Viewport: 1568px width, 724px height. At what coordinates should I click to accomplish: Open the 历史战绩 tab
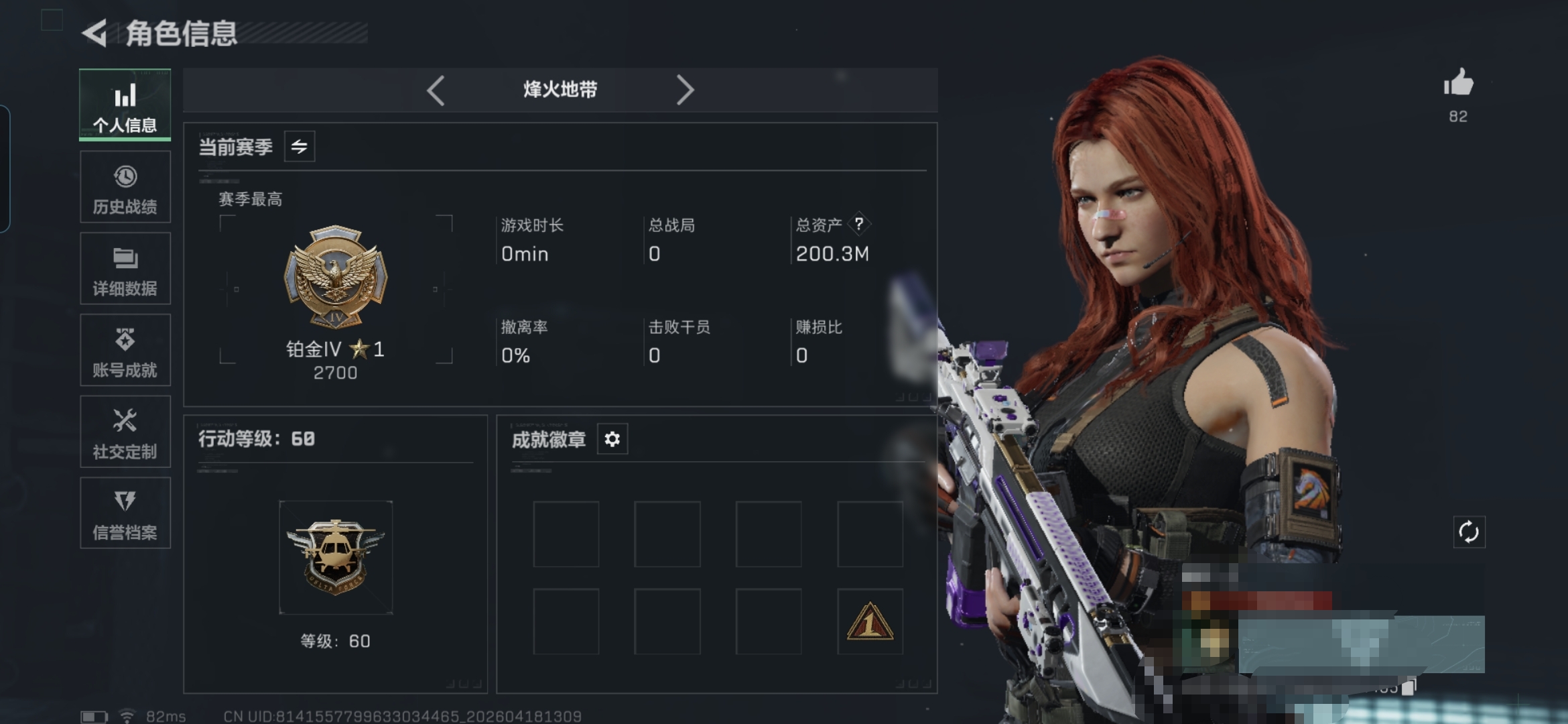click(125, 187)
